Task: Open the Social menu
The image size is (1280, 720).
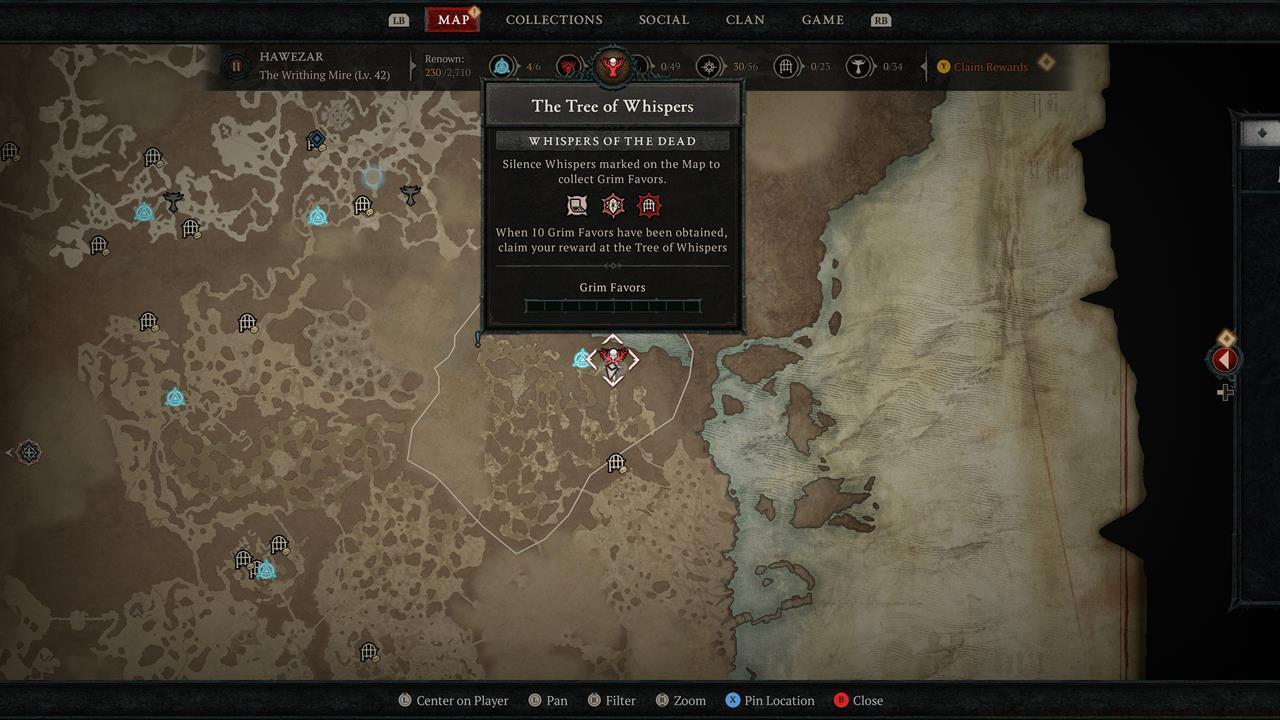Action: (x=663, y=19)
